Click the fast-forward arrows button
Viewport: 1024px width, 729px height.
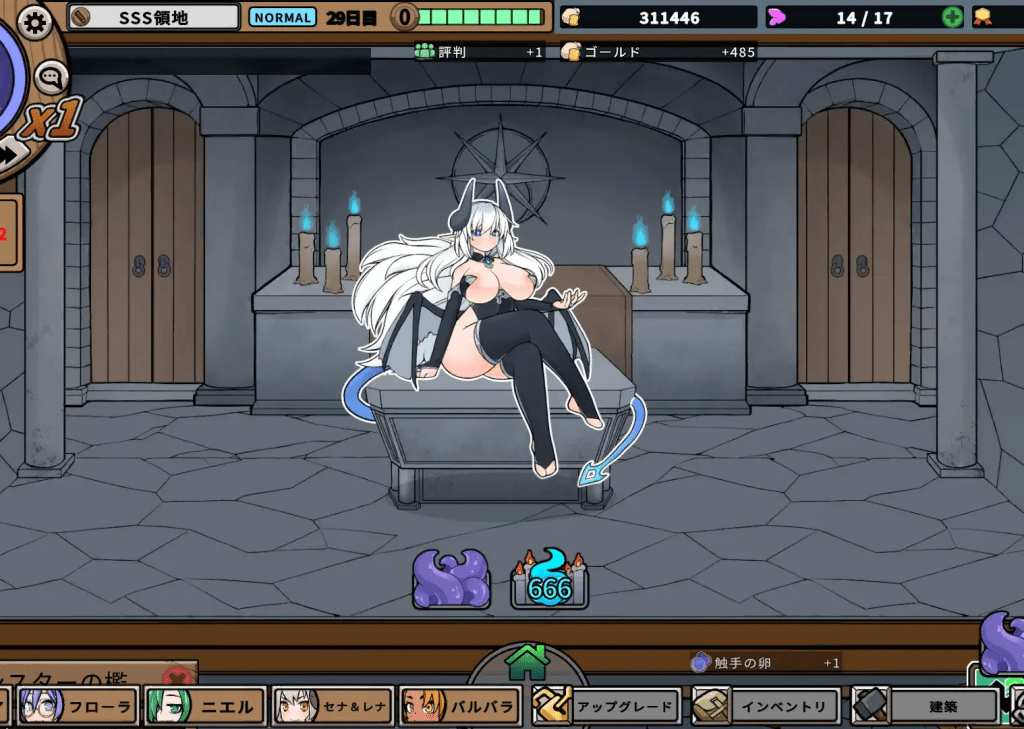pos(14,153)
